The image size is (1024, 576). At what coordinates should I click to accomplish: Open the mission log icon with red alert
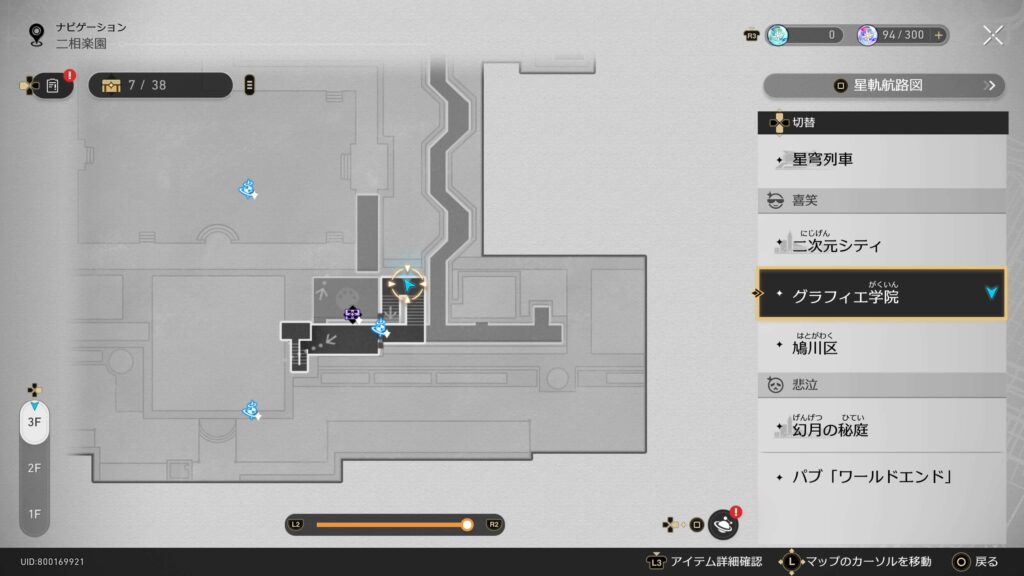[x=53, y=86]
